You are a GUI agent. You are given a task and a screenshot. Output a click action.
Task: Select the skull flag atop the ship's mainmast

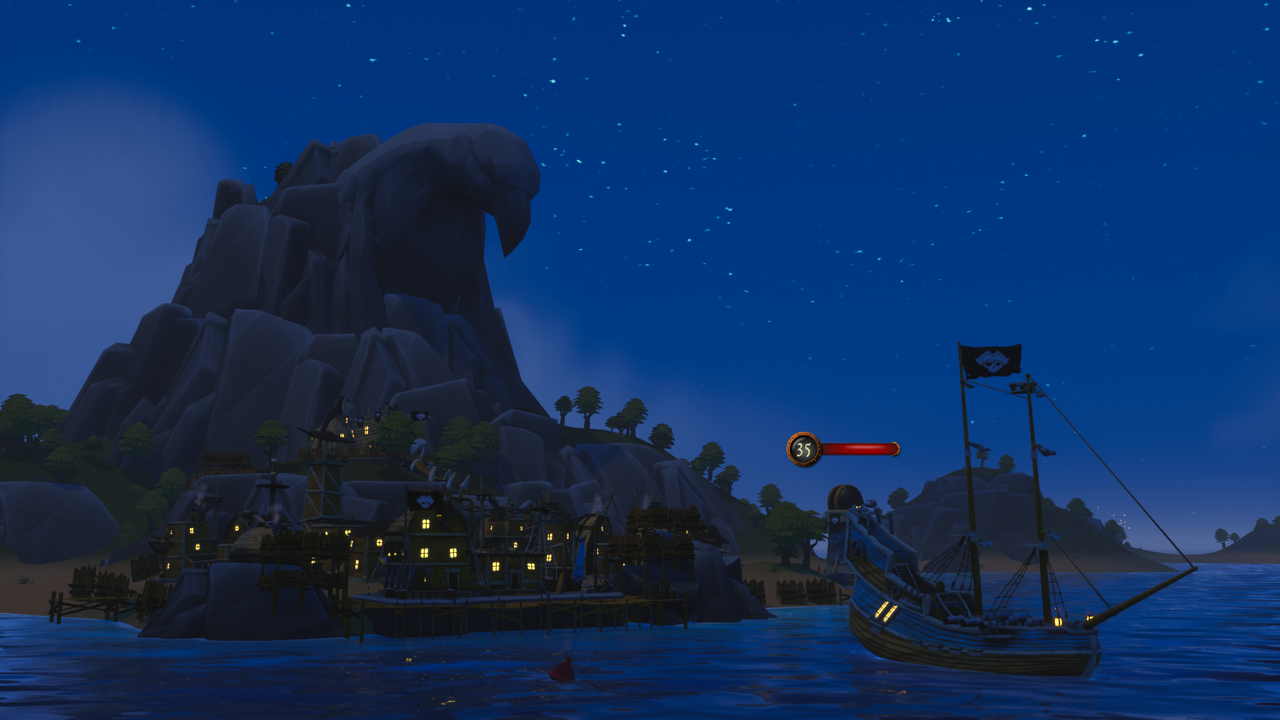[x=995, y=360]
